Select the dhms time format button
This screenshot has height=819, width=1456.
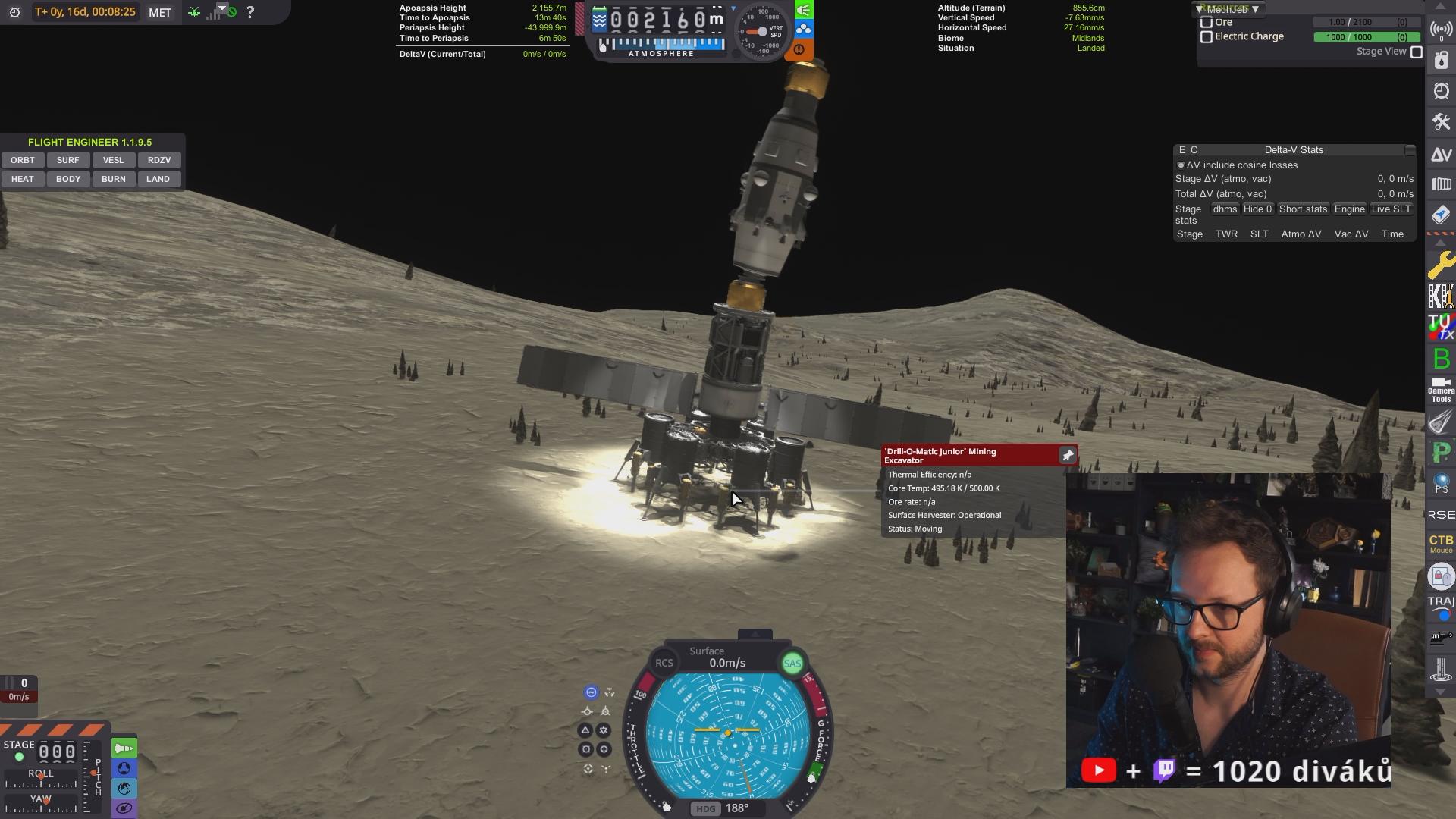click(x=1224, y=209)
